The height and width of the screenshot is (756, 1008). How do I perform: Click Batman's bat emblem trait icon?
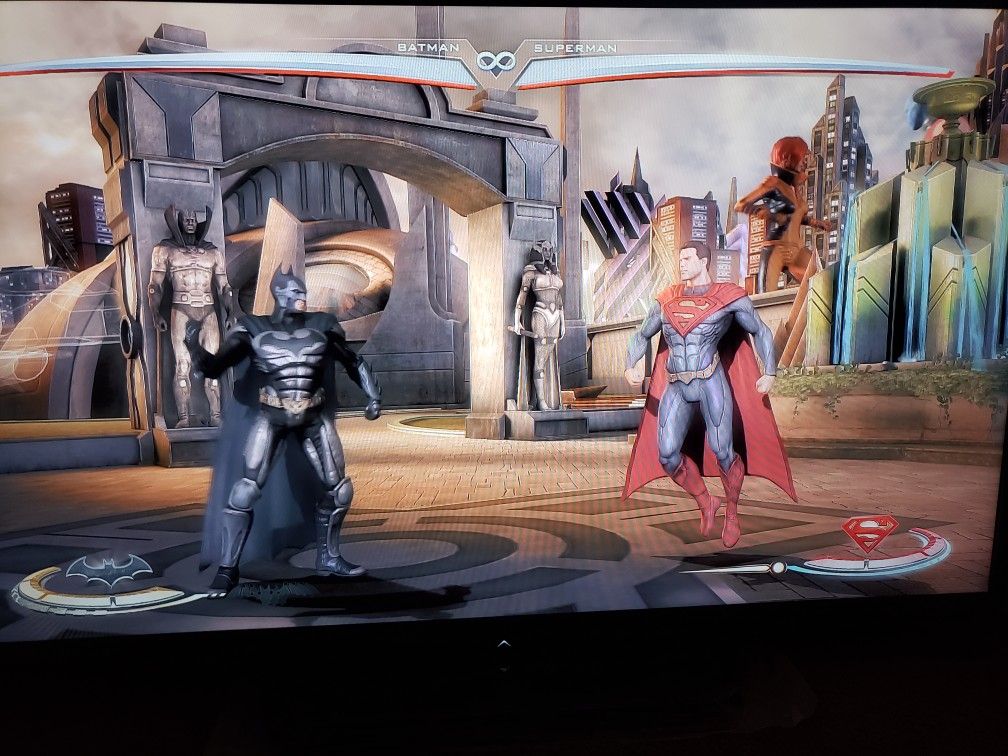108,569
